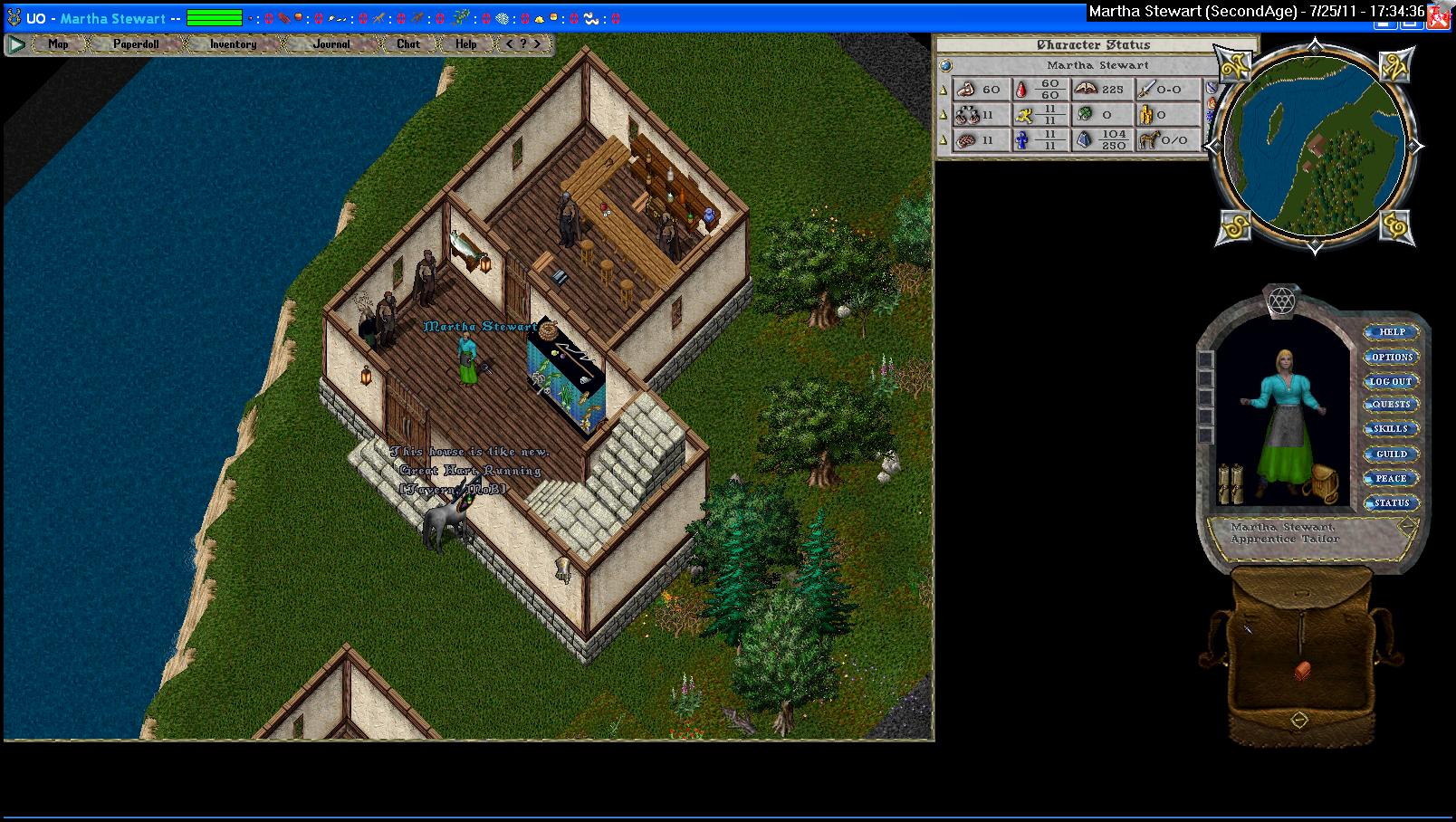Screen dimensions: 1456x822
Task: Click the HELP button on the paperdoll
Action: coord(1392,332)
